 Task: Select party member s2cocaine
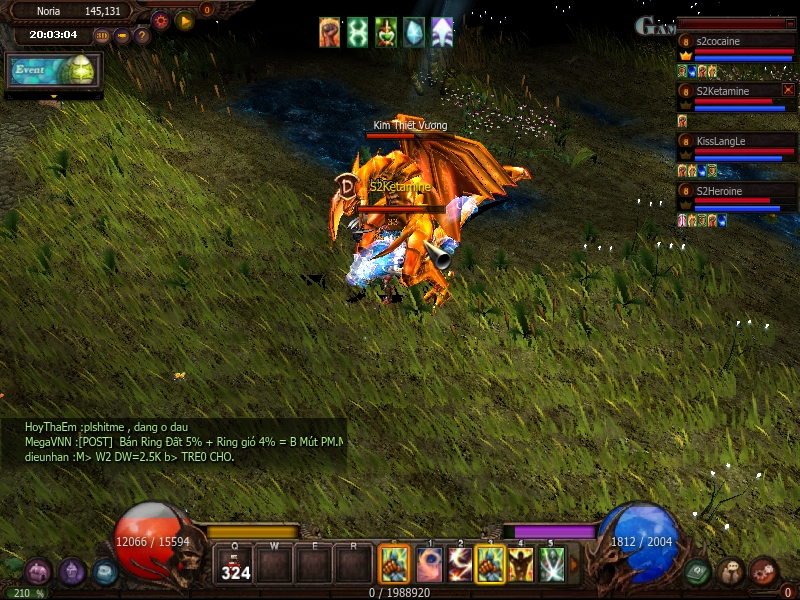pos(736,42)
